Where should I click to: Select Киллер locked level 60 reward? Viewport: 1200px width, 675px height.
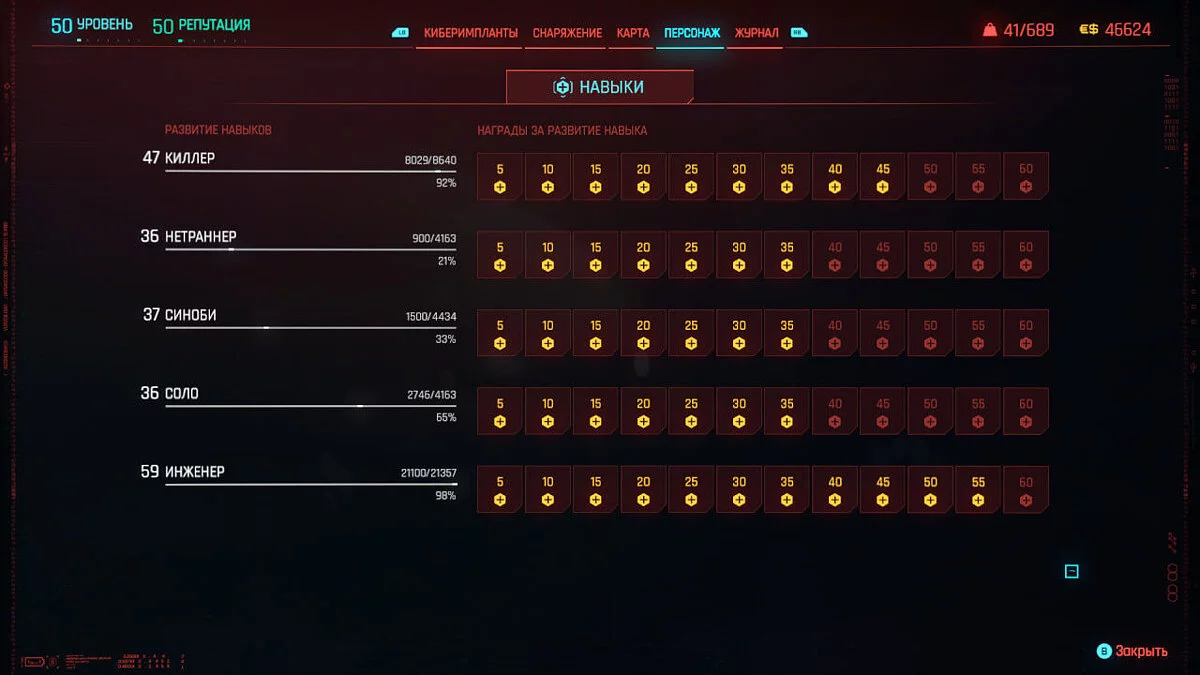[1026, 177]
